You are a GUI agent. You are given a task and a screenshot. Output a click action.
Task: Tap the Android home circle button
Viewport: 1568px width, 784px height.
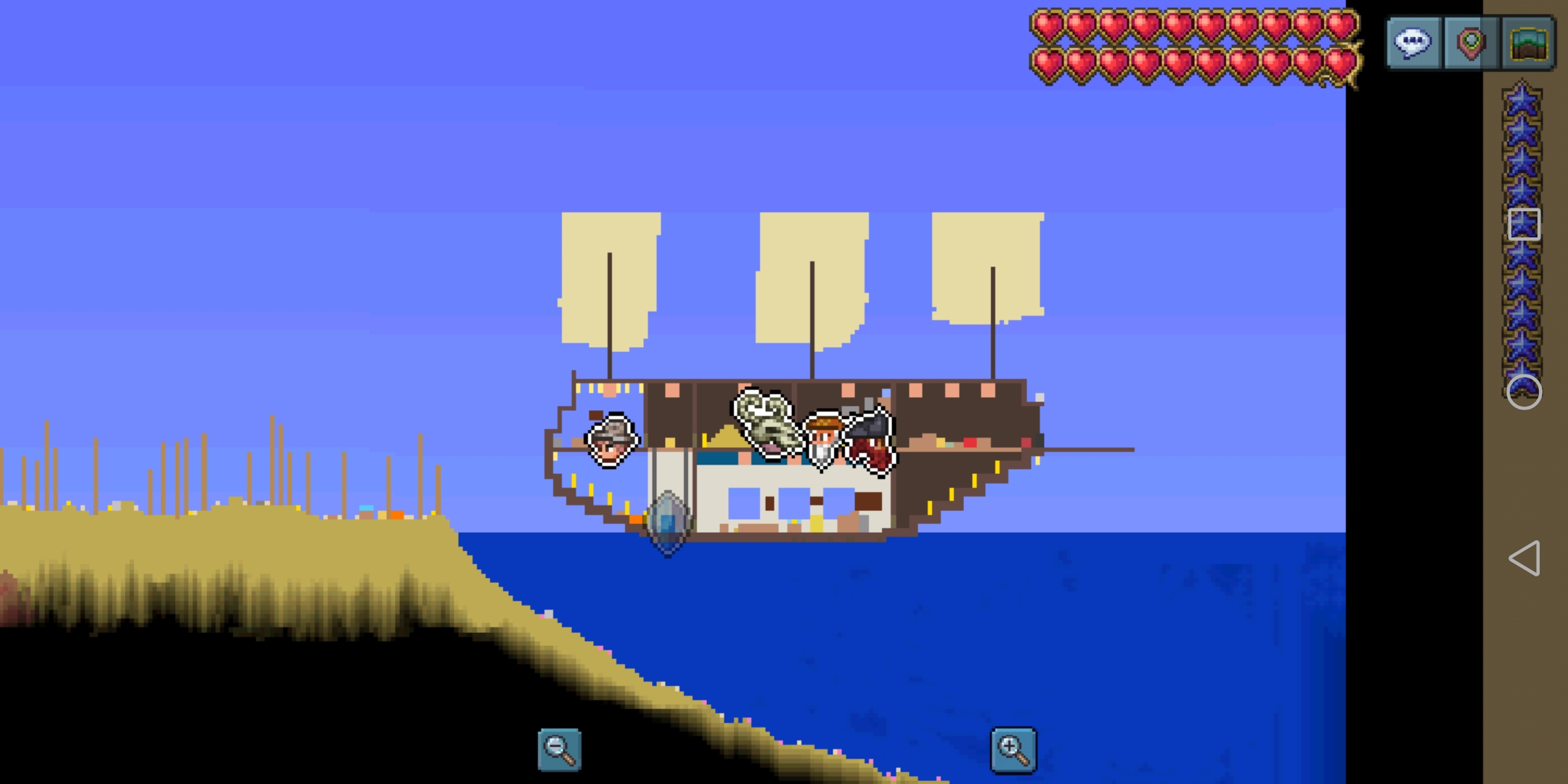coord(1524,392)
